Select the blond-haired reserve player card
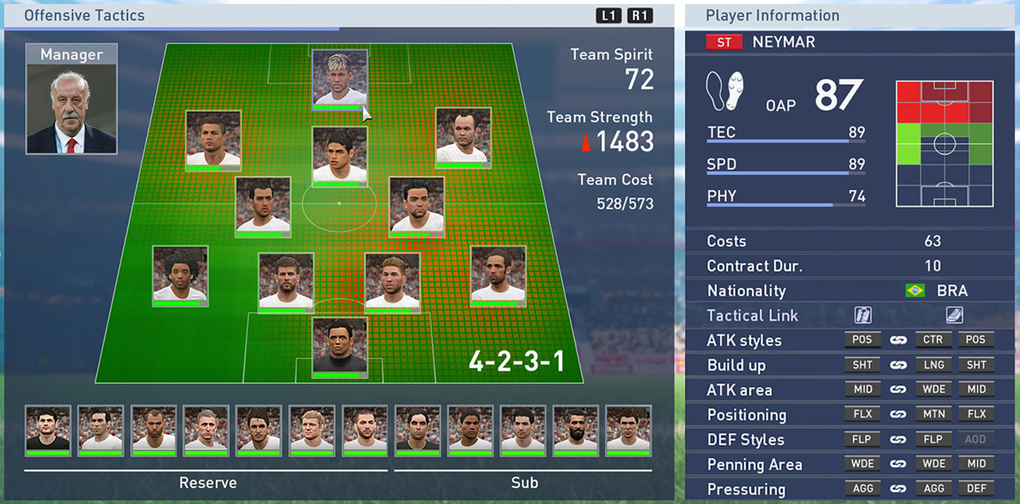Viewport: 1020px width, 504px height. point(312,430)
